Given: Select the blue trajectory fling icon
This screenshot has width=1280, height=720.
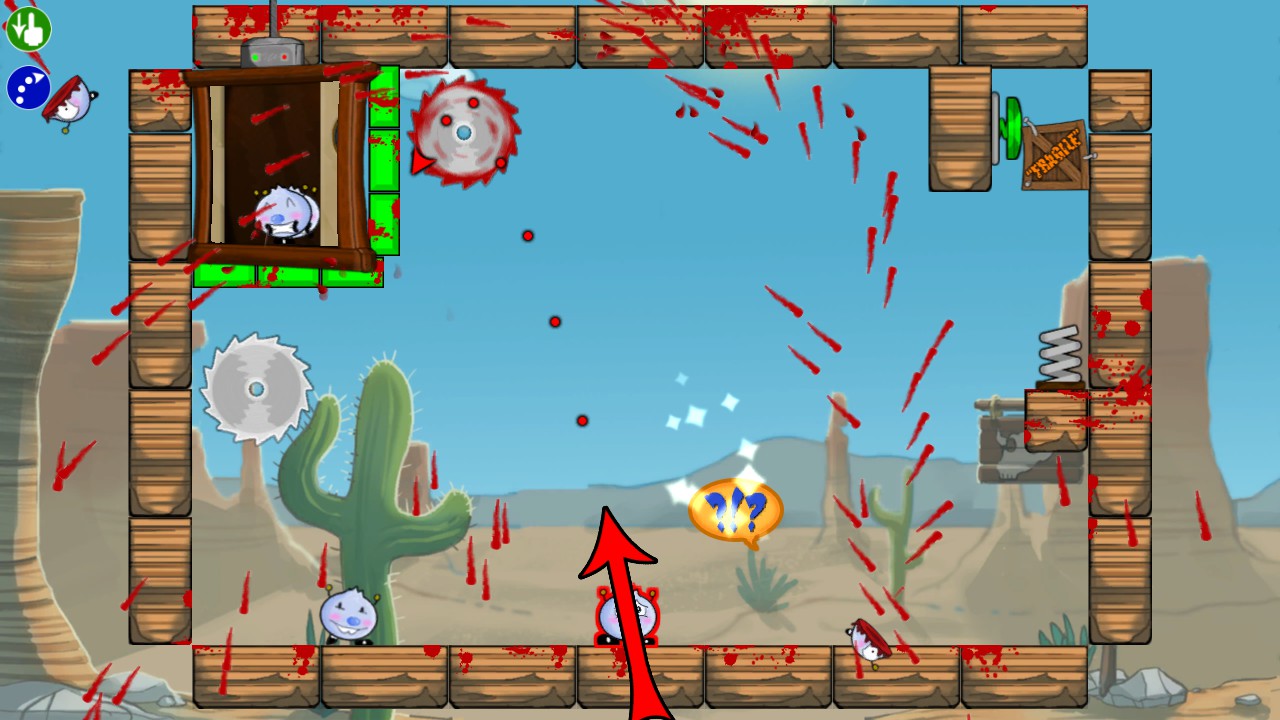Looking at the screenshot, I should (x=28, y=88).
